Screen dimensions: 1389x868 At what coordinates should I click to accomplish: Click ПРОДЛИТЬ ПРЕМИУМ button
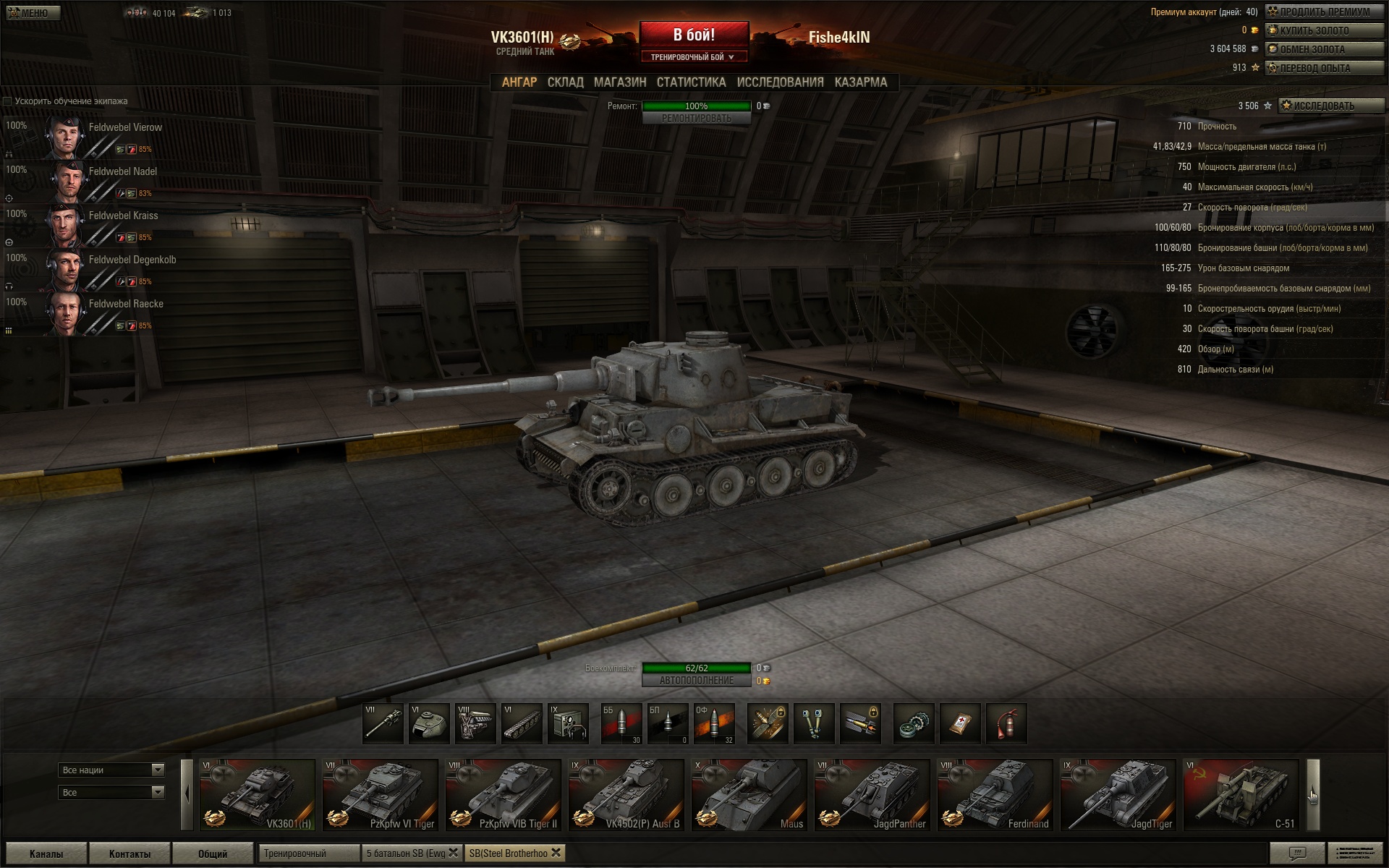1324,12
